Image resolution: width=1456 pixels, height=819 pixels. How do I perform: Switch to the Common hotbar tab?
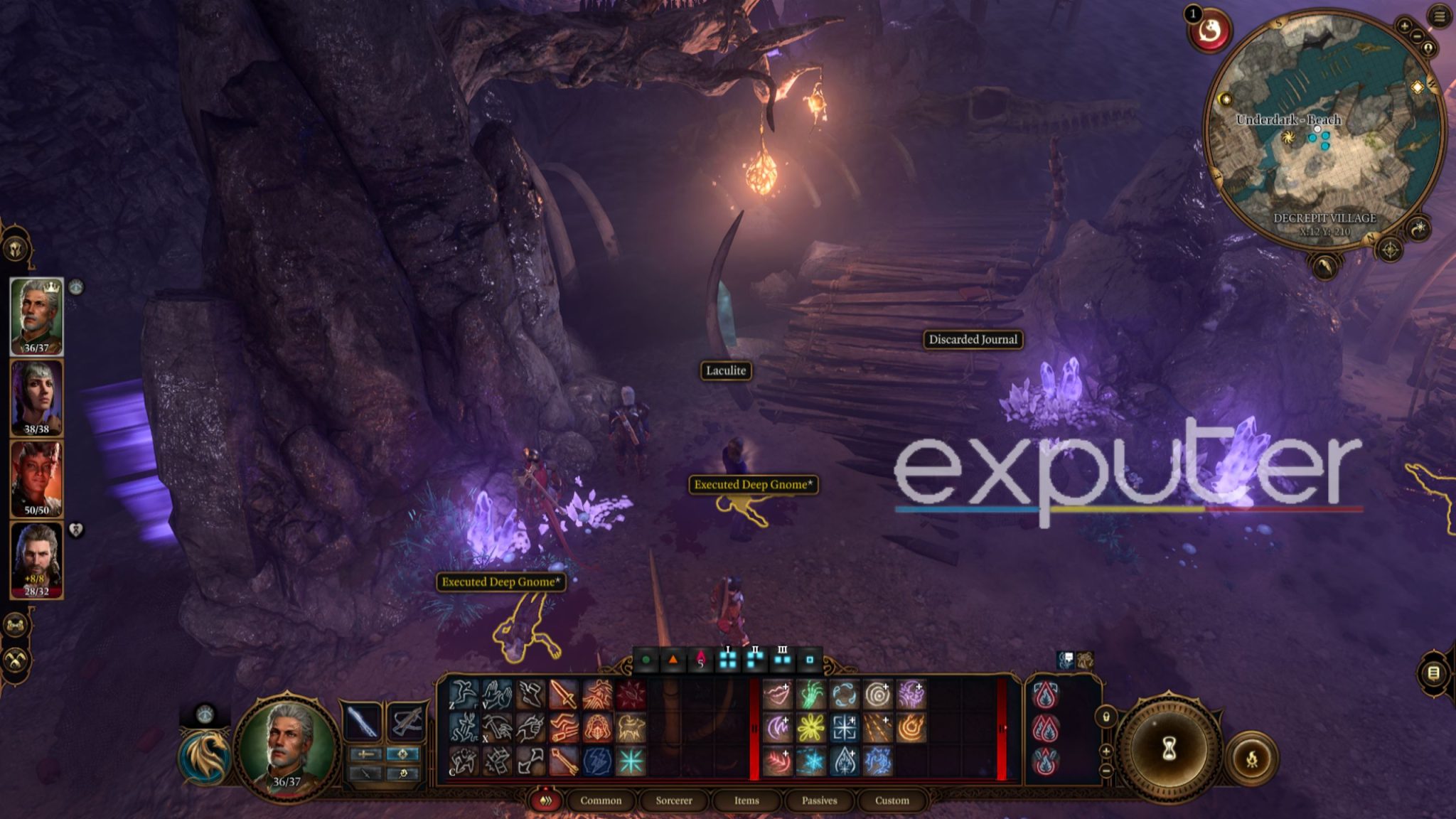pos(601,801)
